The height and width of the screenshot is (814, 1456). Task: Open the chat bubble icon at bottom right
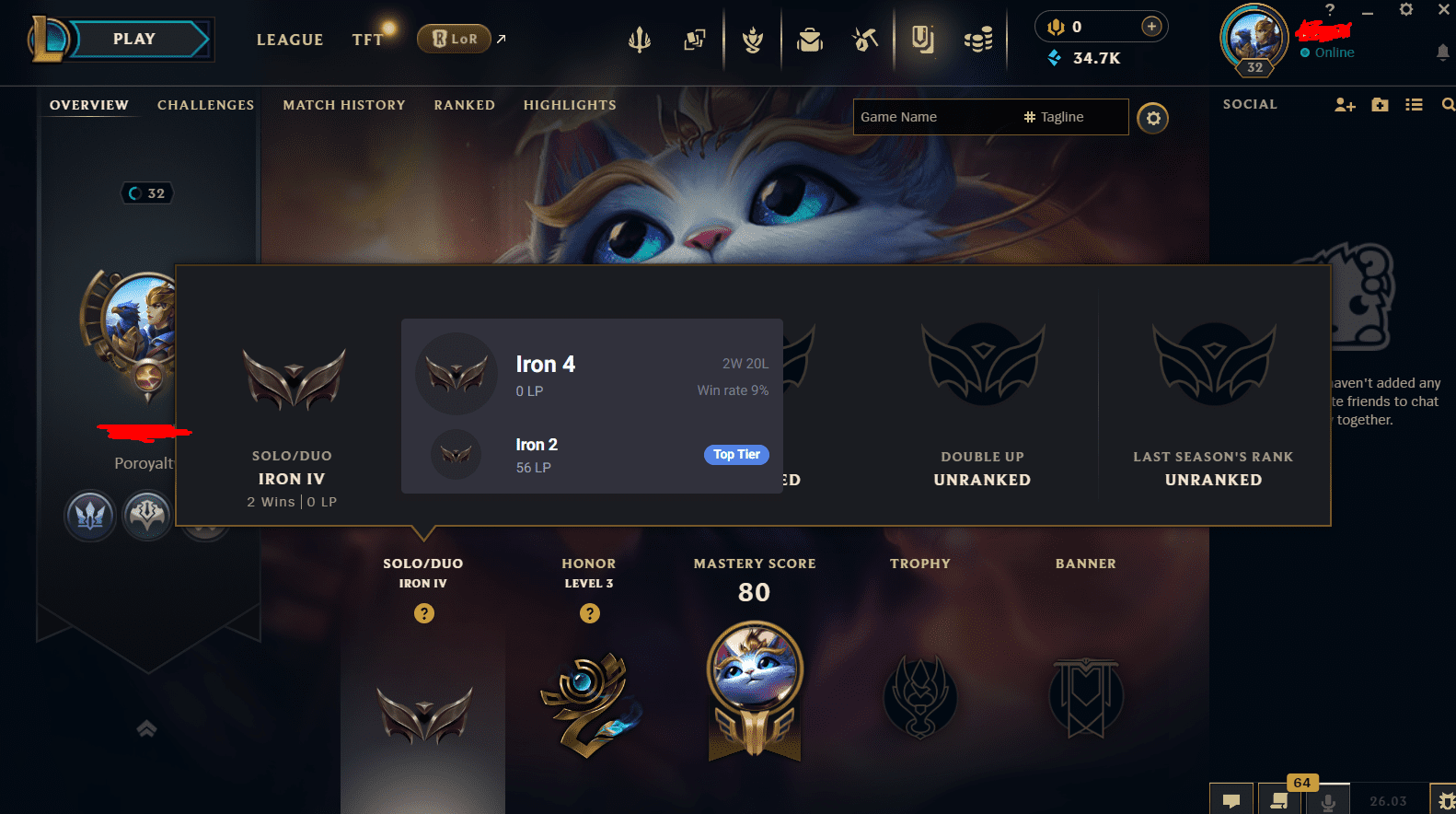coord(1231,800)
